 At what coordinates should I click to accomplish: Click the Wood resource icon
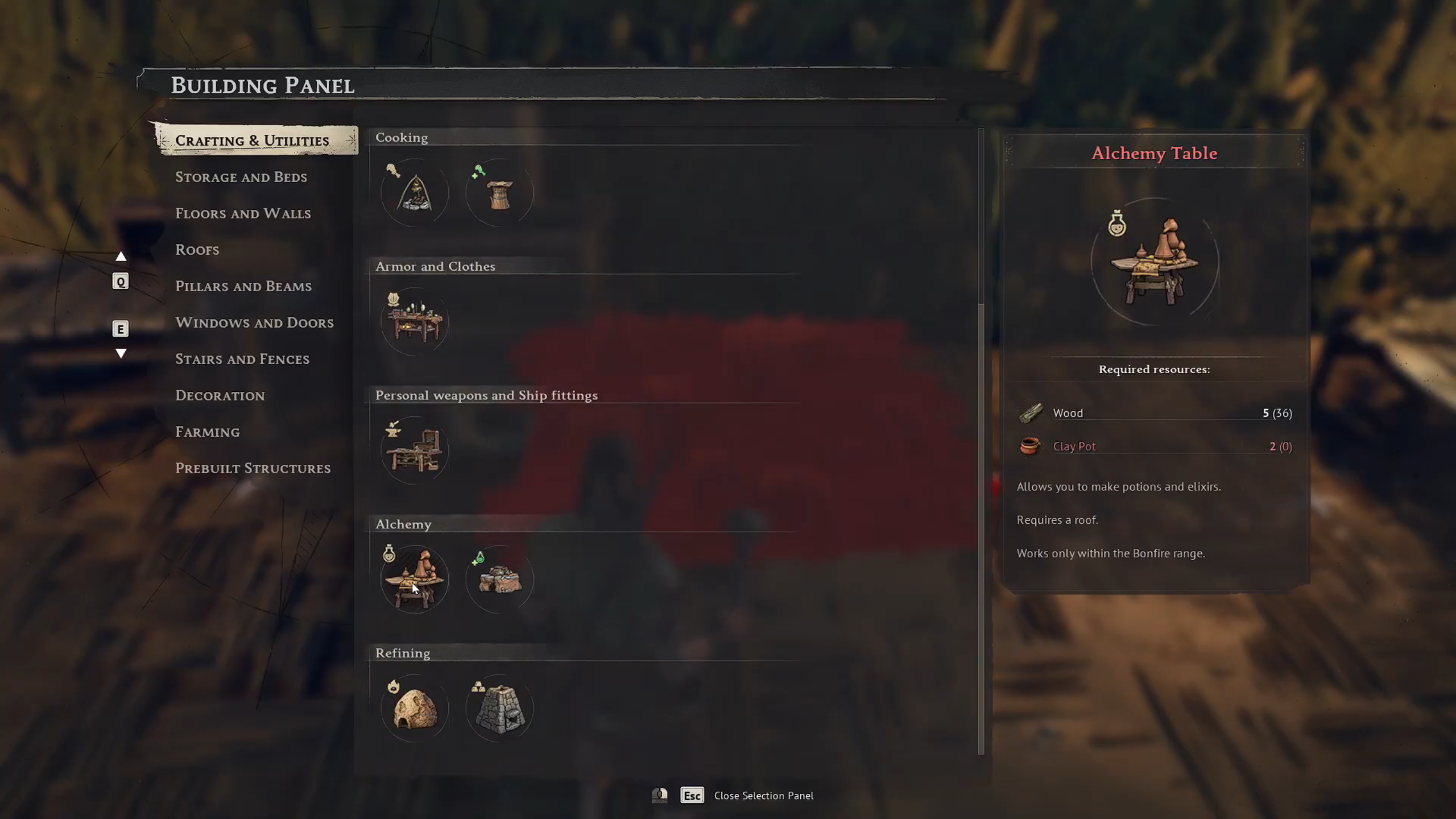tap(1031, 413)
